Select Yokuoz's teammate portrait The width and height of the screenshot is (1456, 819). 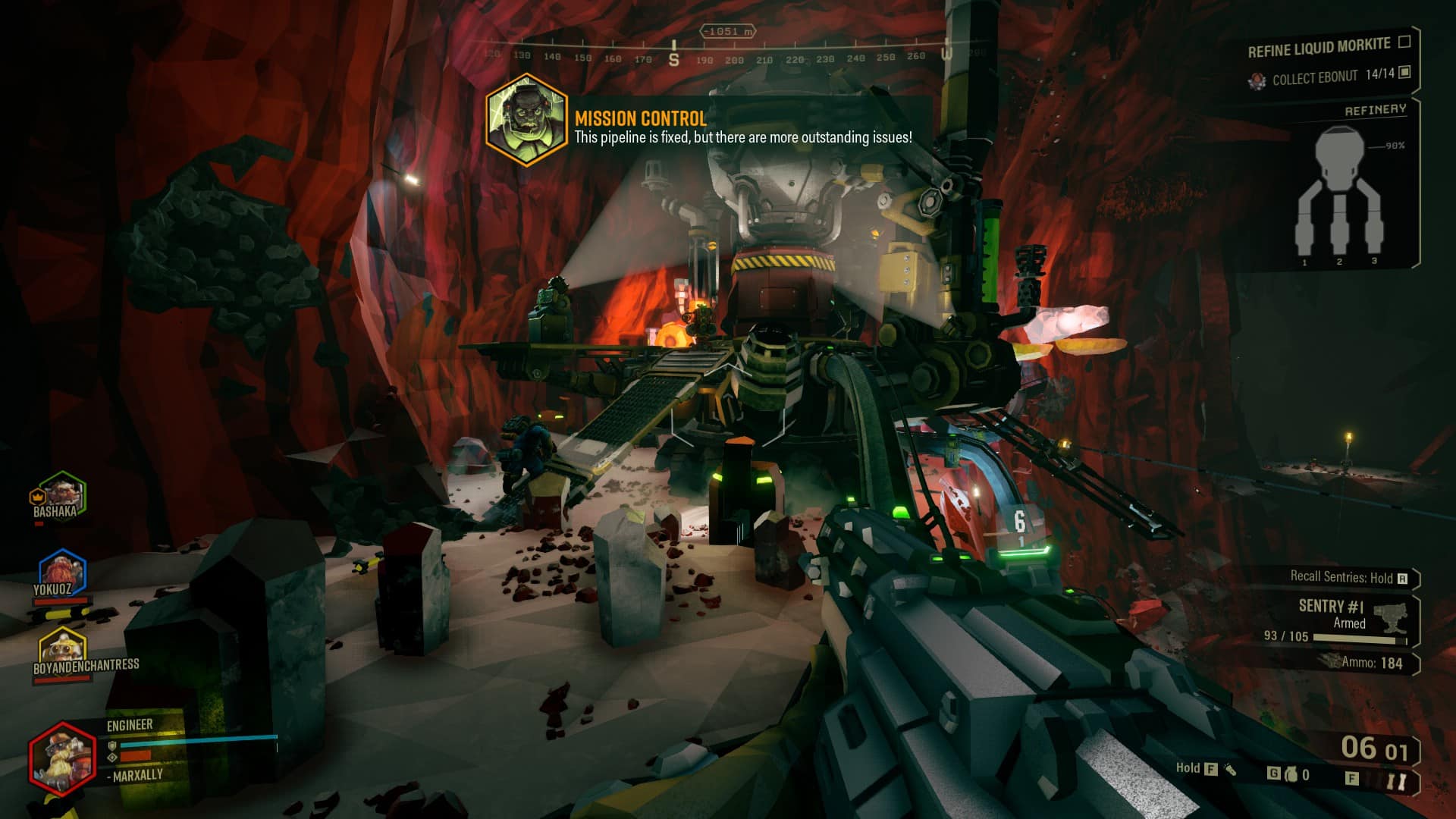tap(61, 571)
